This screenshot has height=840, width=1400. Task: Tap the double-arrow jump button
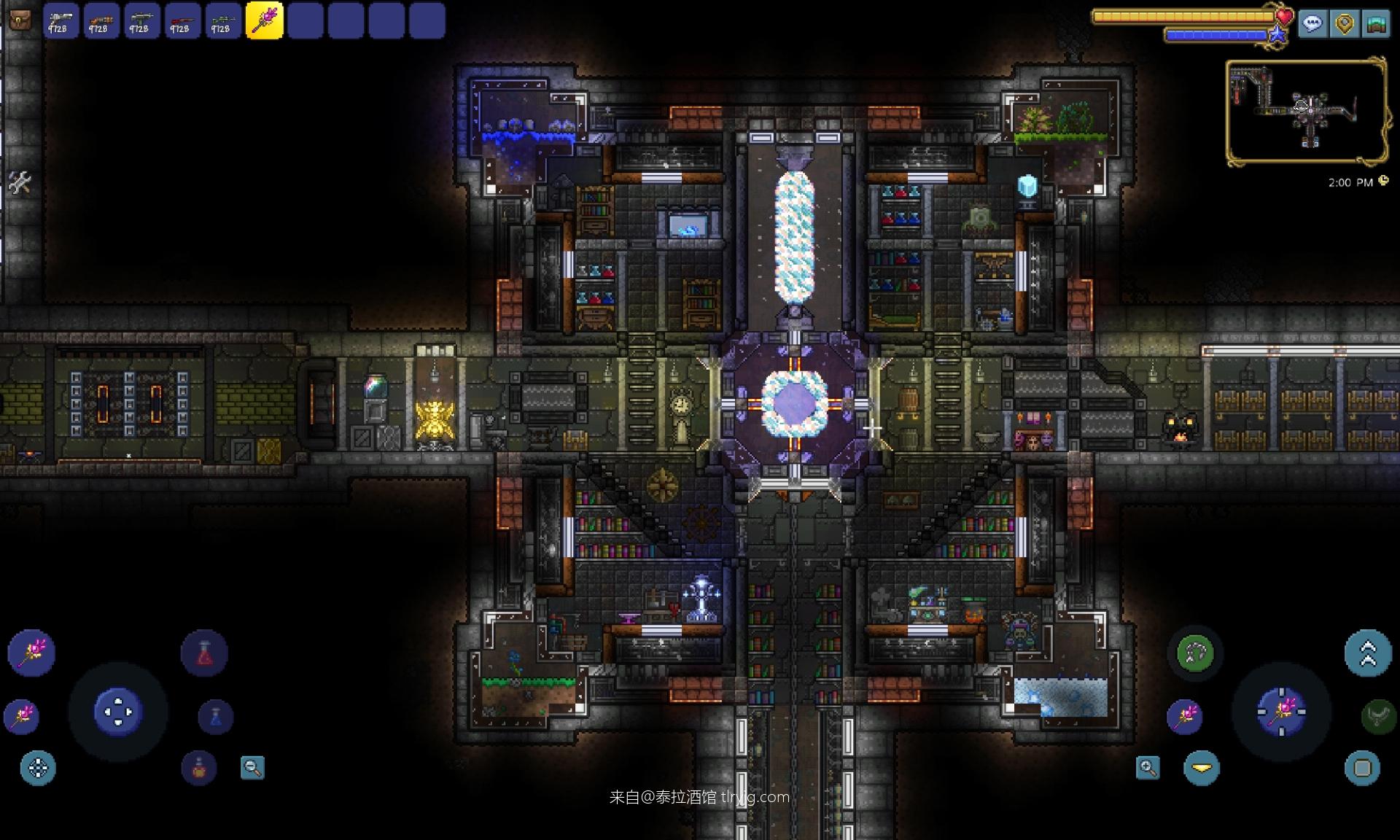[1368, 653]
